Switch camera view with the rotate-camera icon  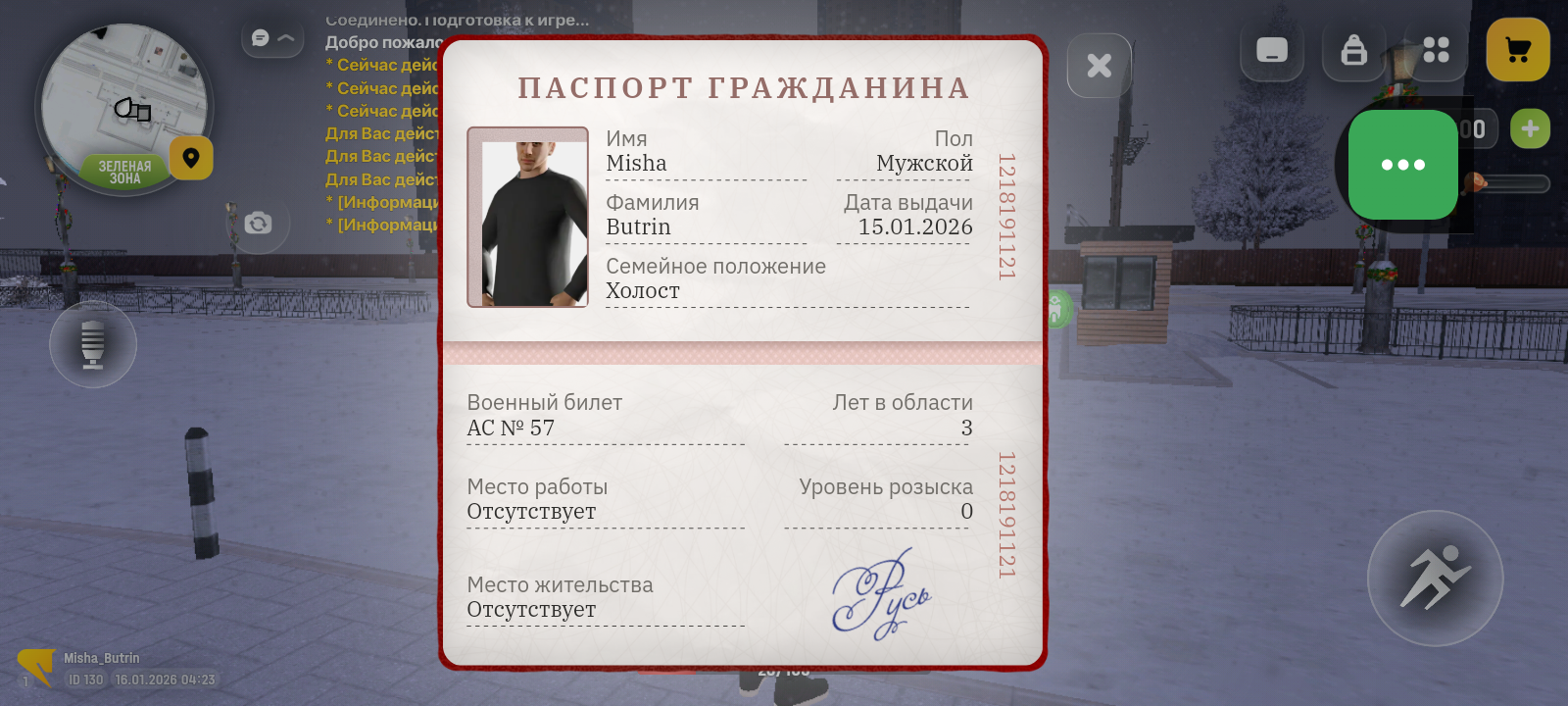258,225
